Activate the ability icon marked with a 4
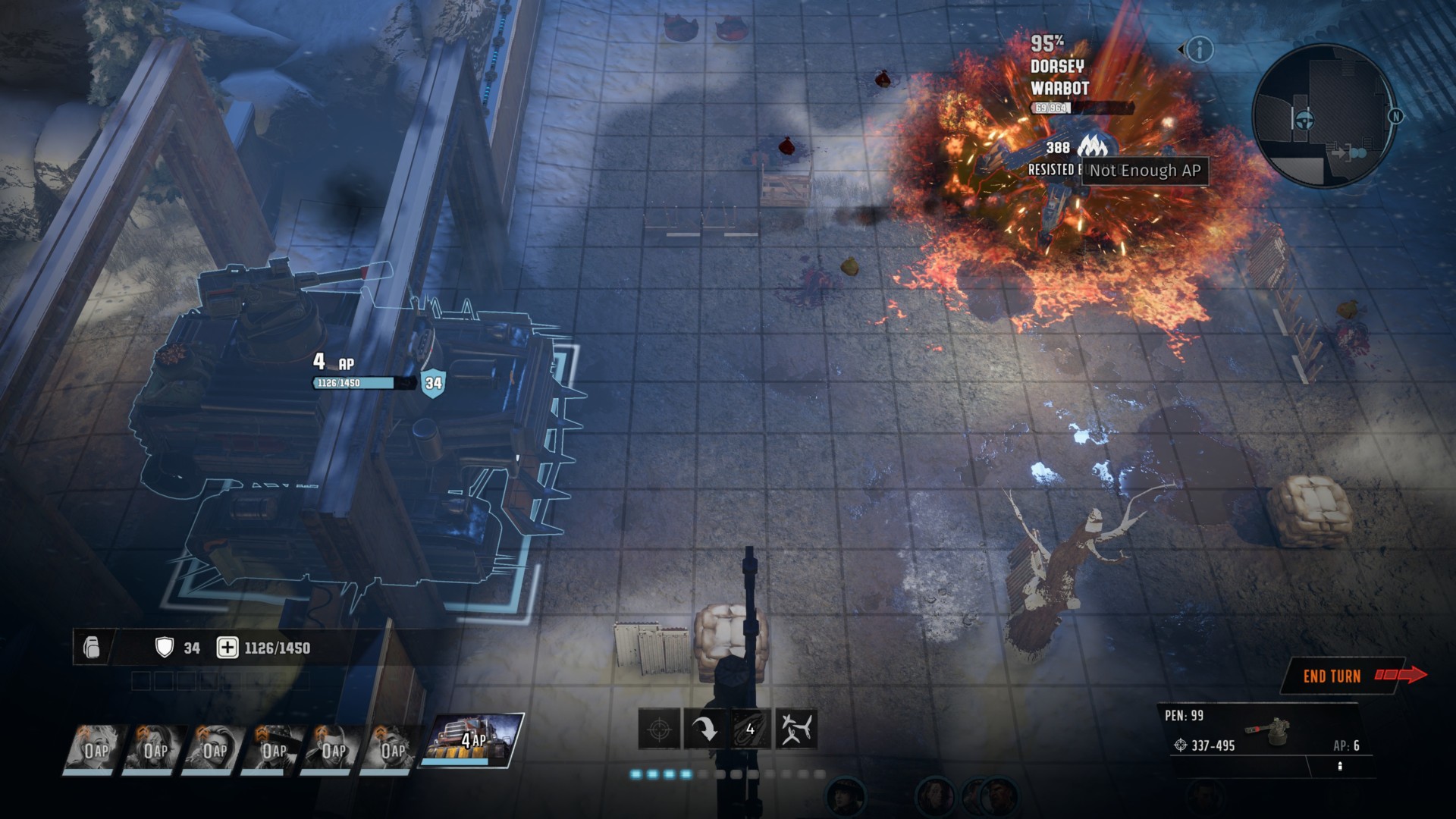 (x=750, y=730)
